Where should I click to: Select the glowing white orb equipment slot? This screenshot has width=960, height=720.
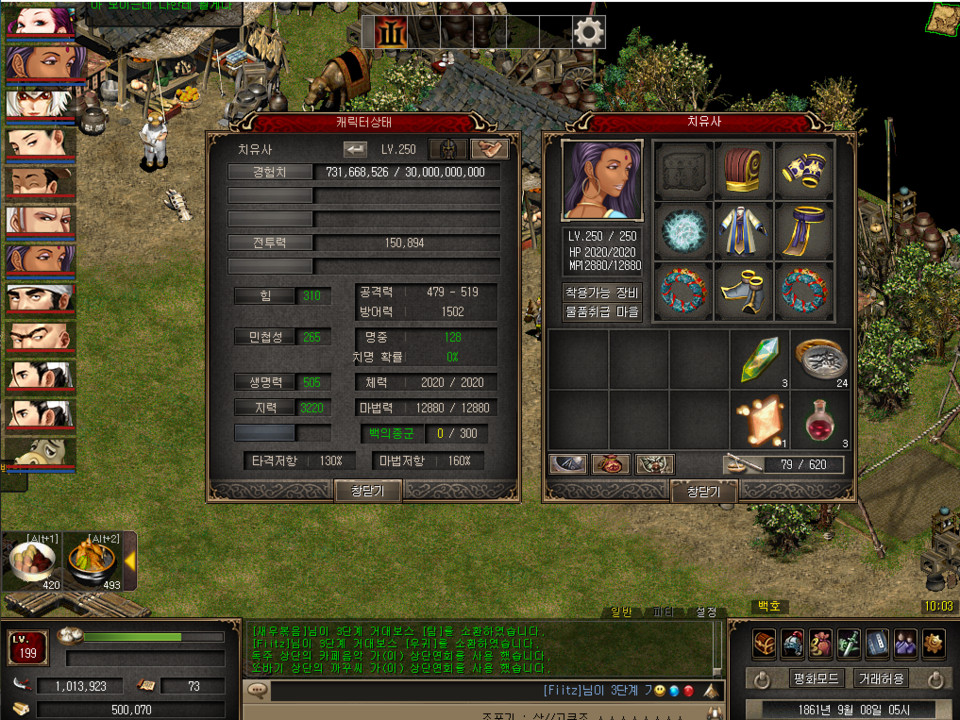click(x=684, y=231)
